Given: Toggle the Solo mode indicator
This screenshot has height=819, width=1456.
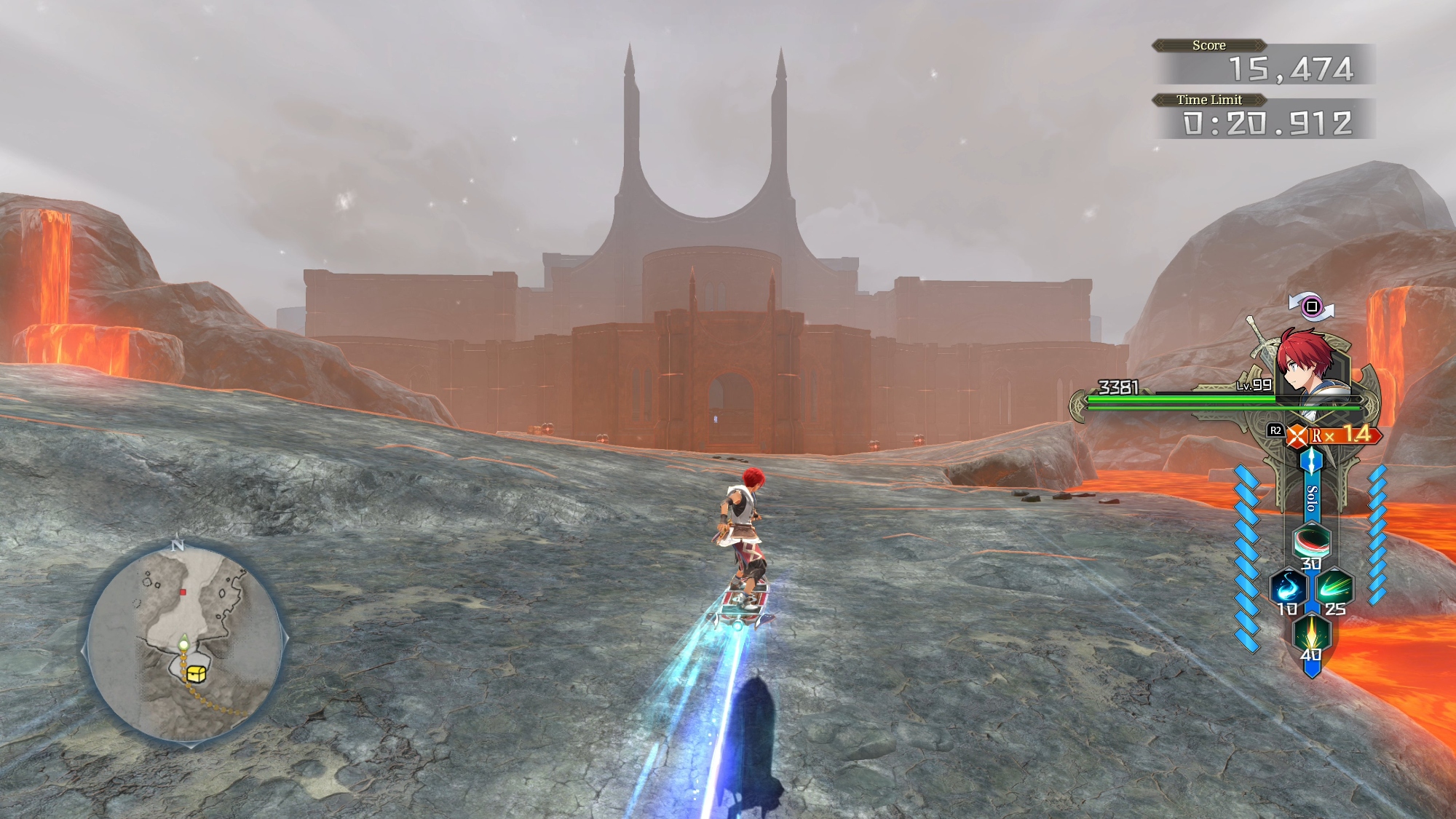Looking at the screenshot, I should coord(1311,498).
